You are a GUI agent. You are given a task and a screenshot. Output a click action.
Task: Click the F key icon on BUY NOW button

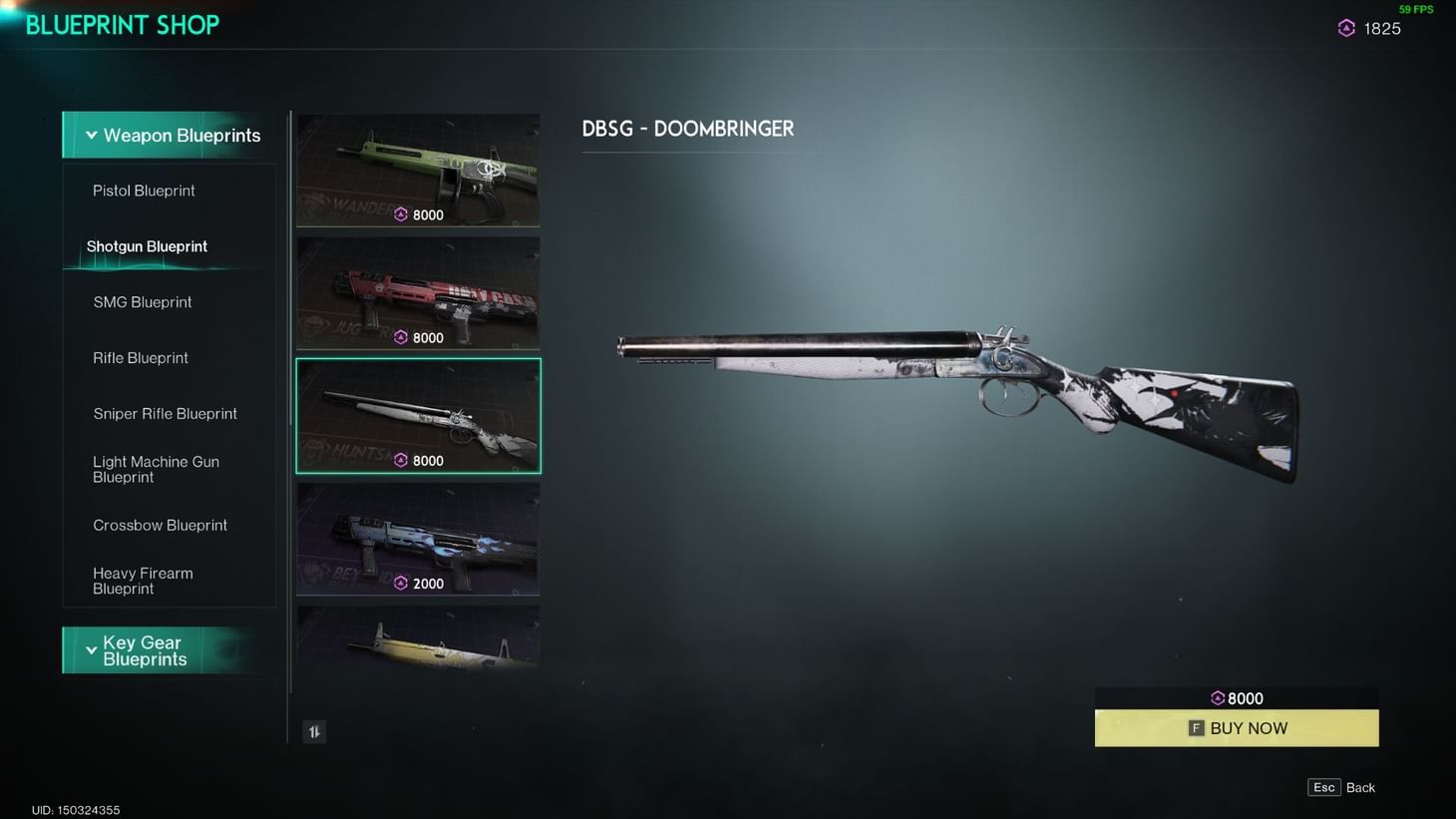(1195, 728)
